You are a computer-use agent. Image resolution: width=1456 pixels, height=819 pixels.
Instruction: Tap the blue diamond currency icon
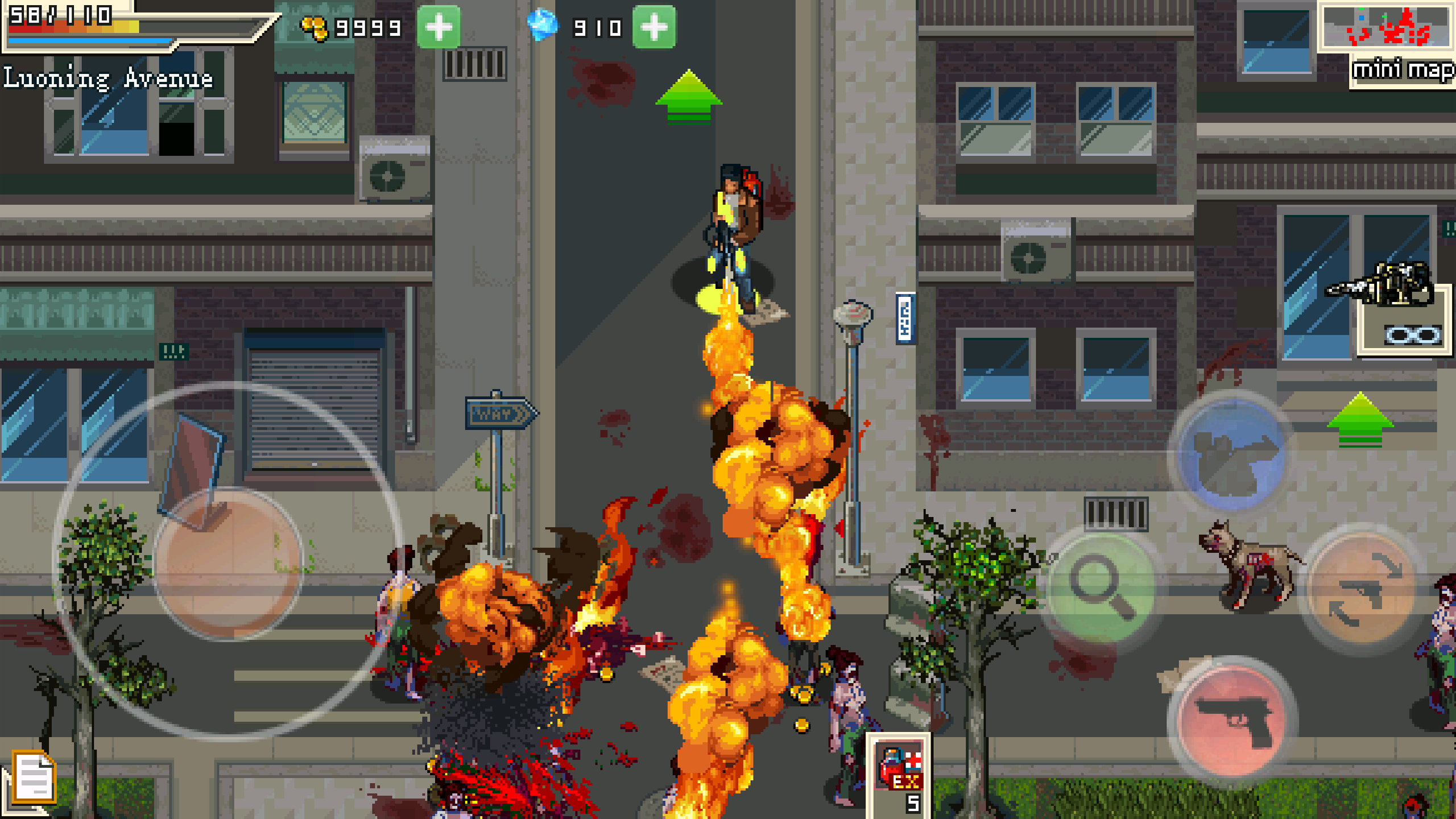(x=544, y=26)
